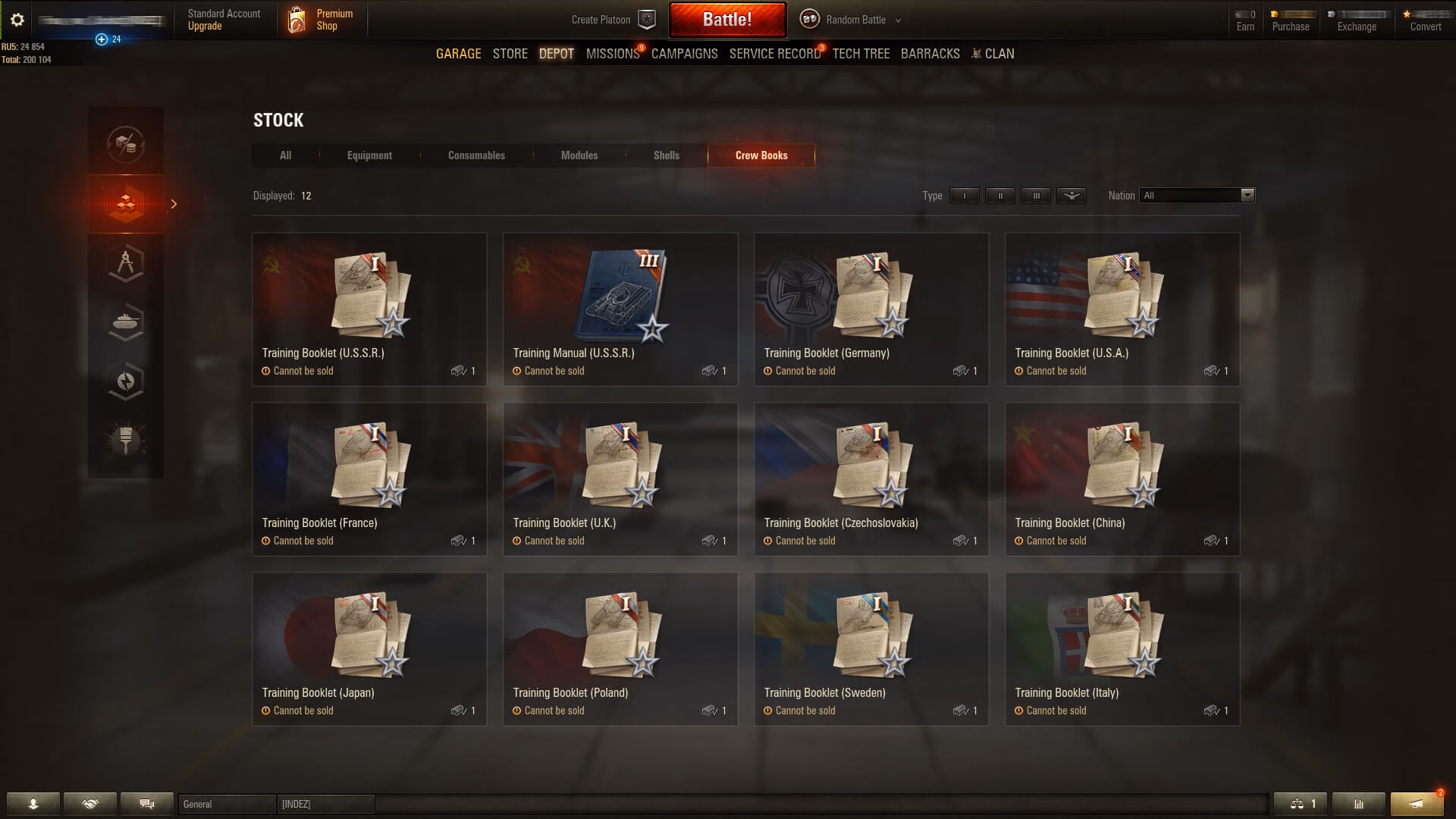The width and height of the screenshot is (1456, 819).
Task: Open the Premium Shop
Action: pos(322,20)
